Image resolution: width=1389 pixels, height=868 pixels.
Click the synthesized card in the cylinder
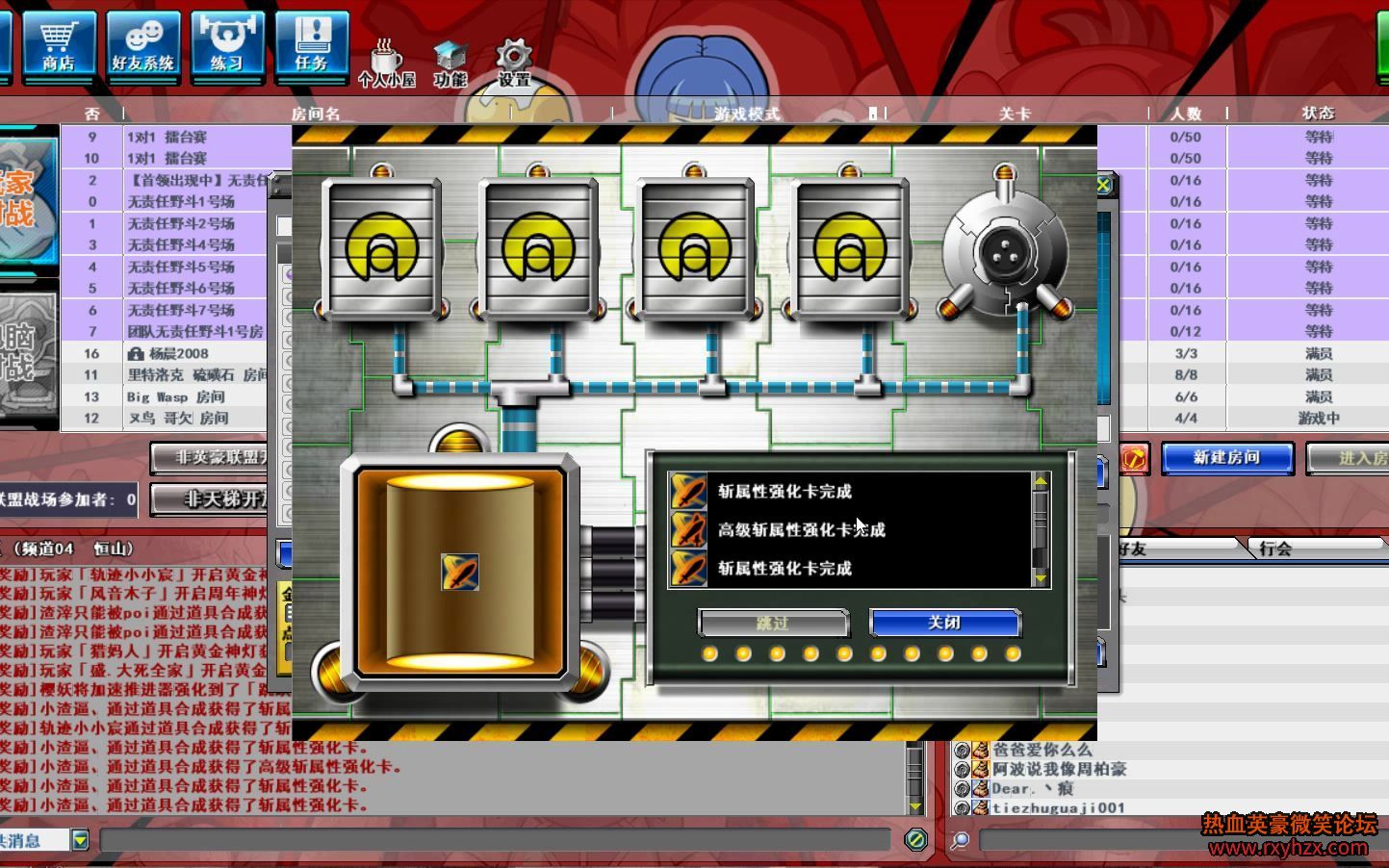(459, 572)
